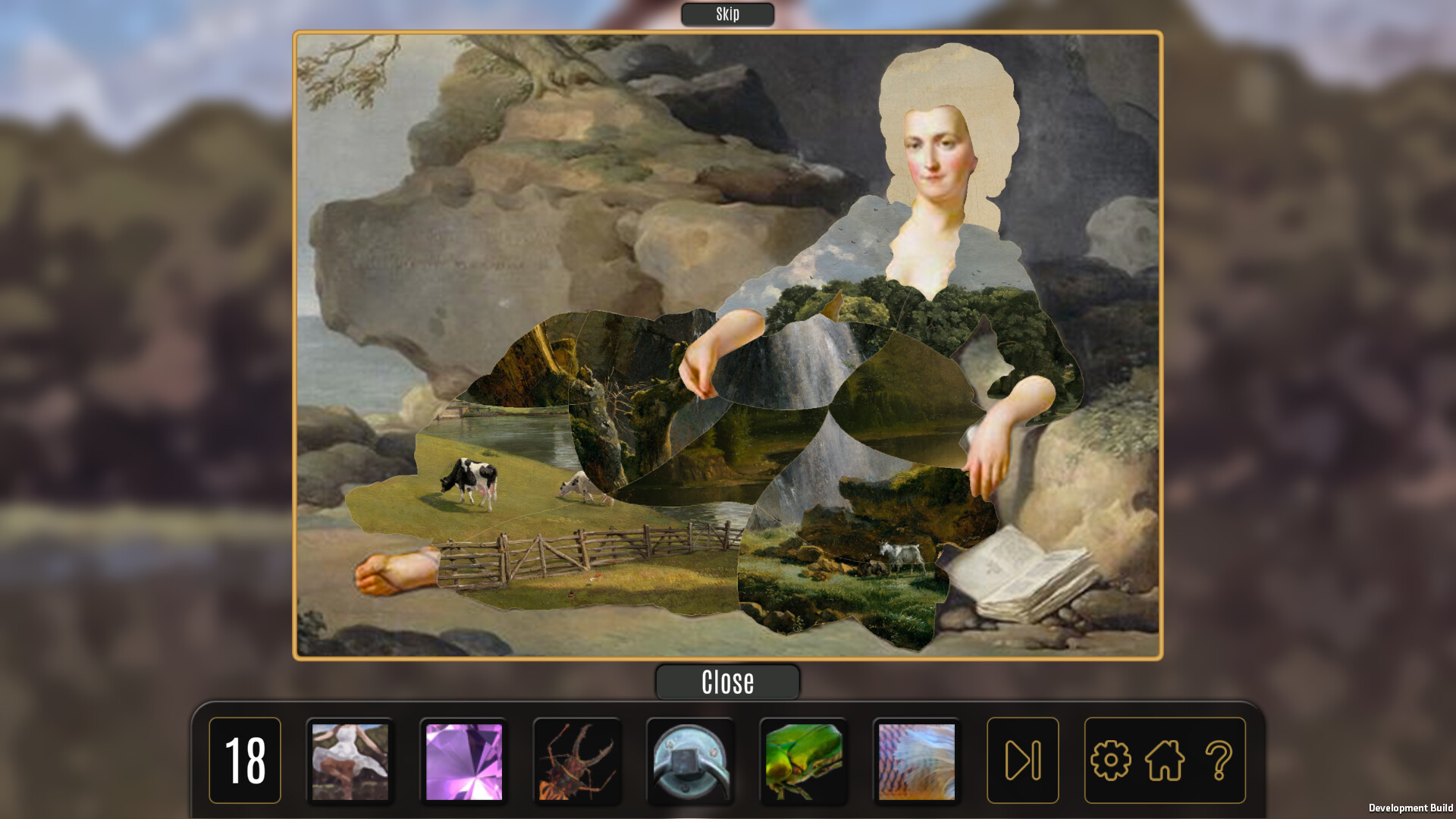Open help via the question mark icon
The width and height of the screenshot is (1456, 819).
(1219, 759)
